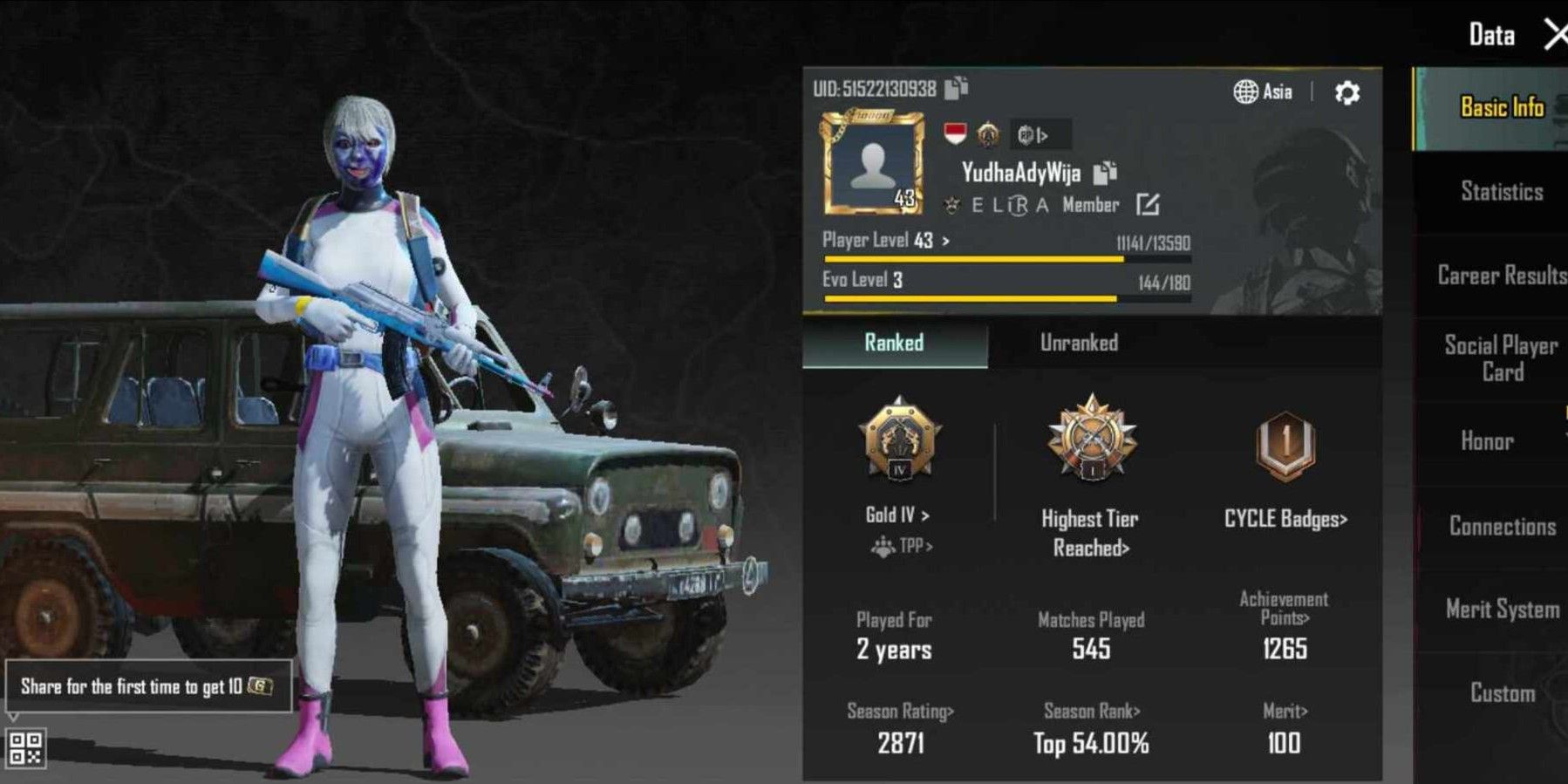Select the gold emblem next to the flag
The image size is (1568, 784).
[987, 135]
